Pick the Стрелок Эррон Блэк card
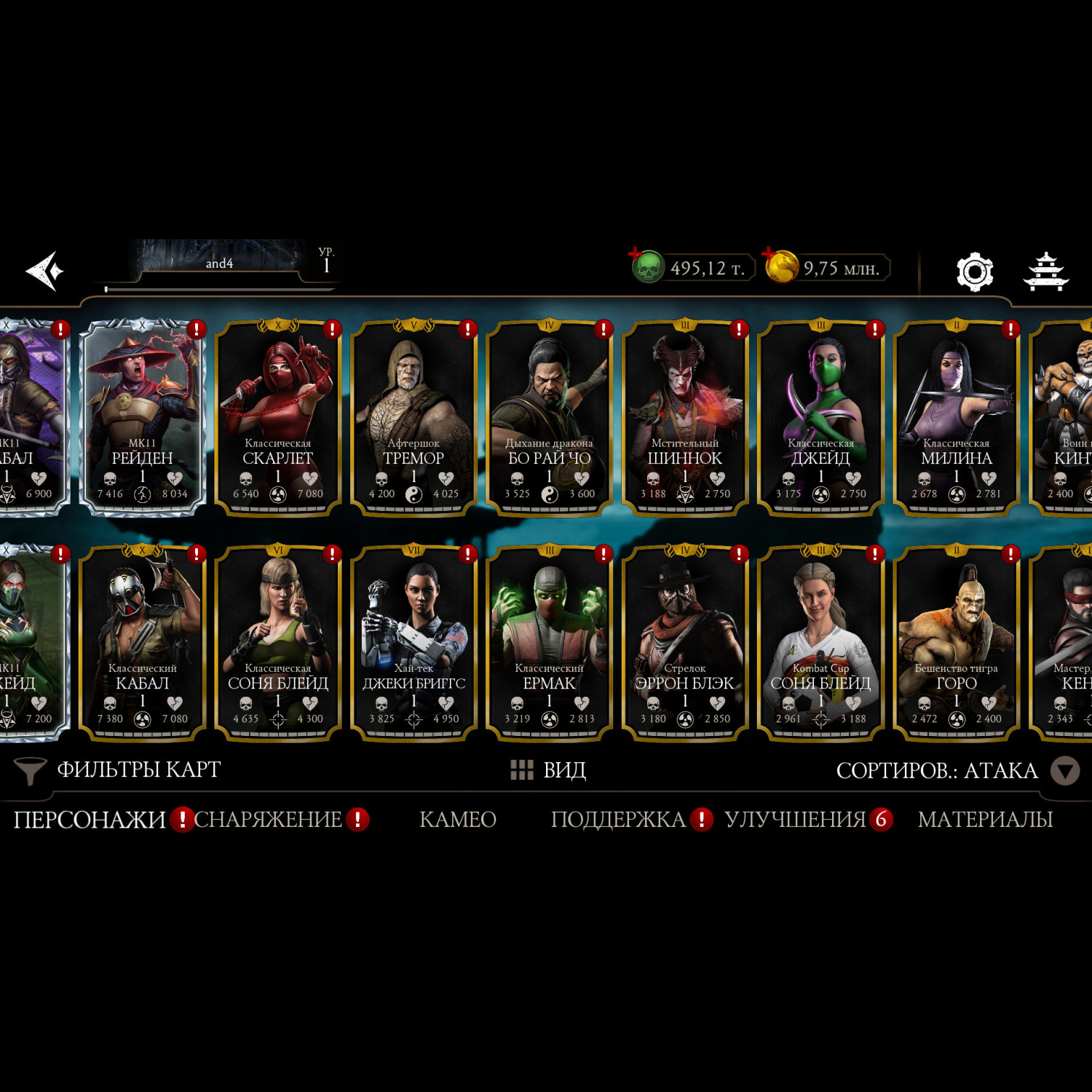This screenshot has height=1092, width=1092. 684,642
